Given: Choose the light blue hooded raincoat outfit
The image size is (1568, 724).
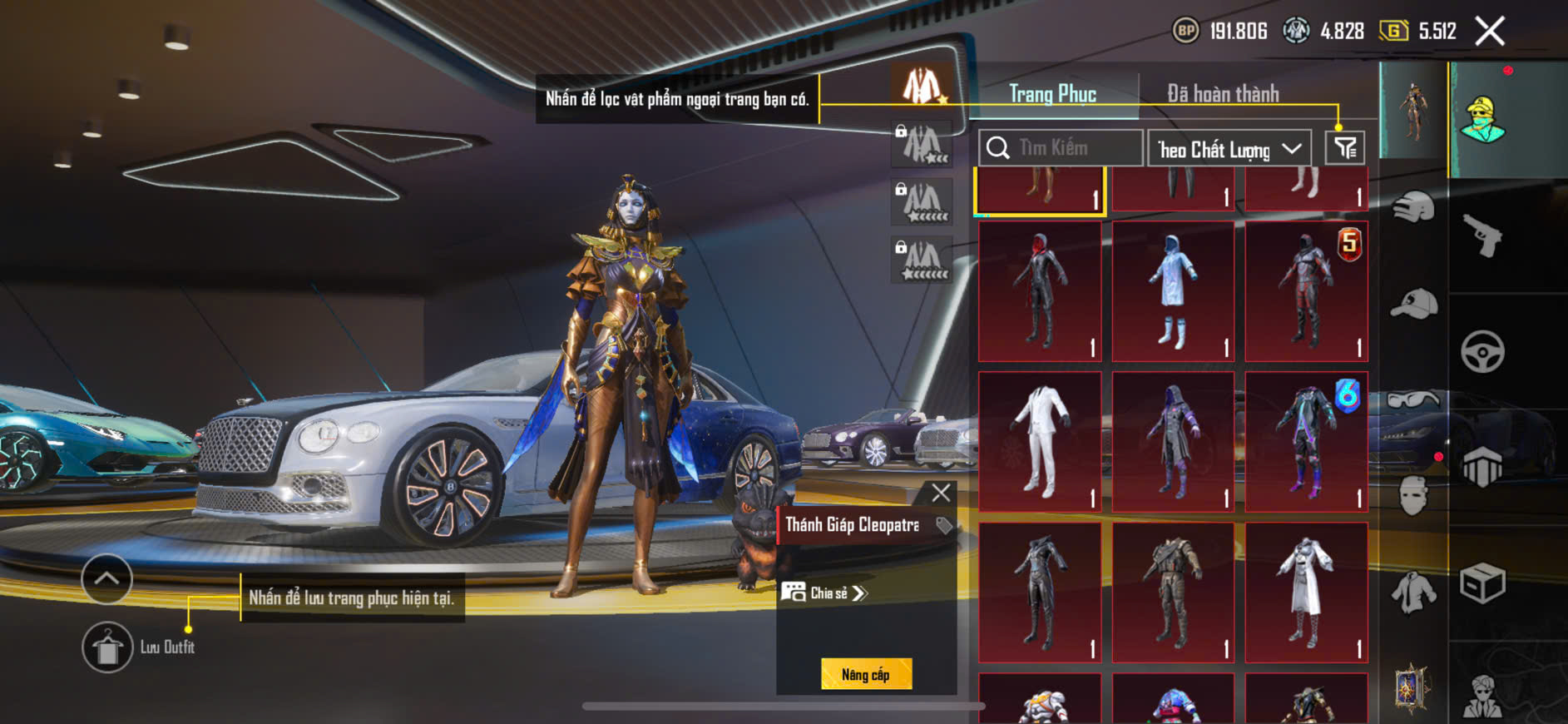Looking at the screenshot, I should (x=1173, y=291).
